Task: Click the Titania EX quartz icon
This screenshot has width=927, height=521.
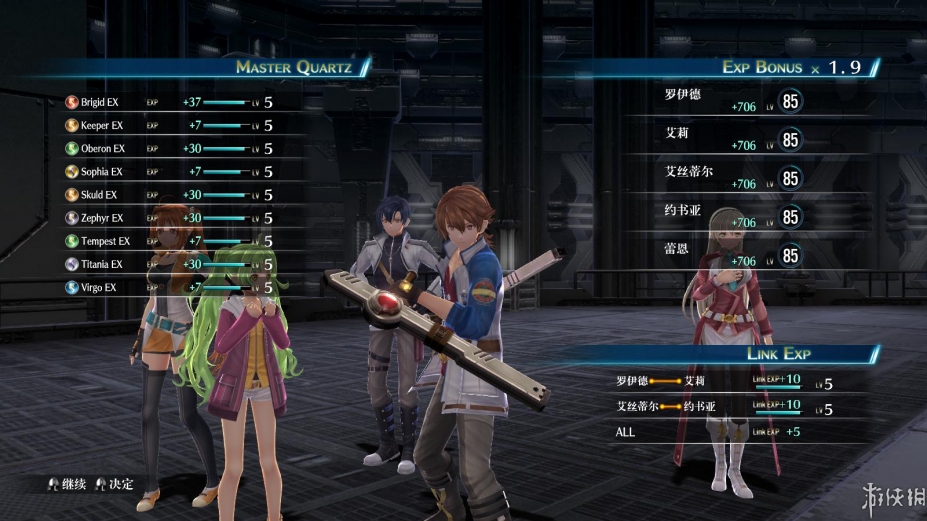Action: pos(72,264)
